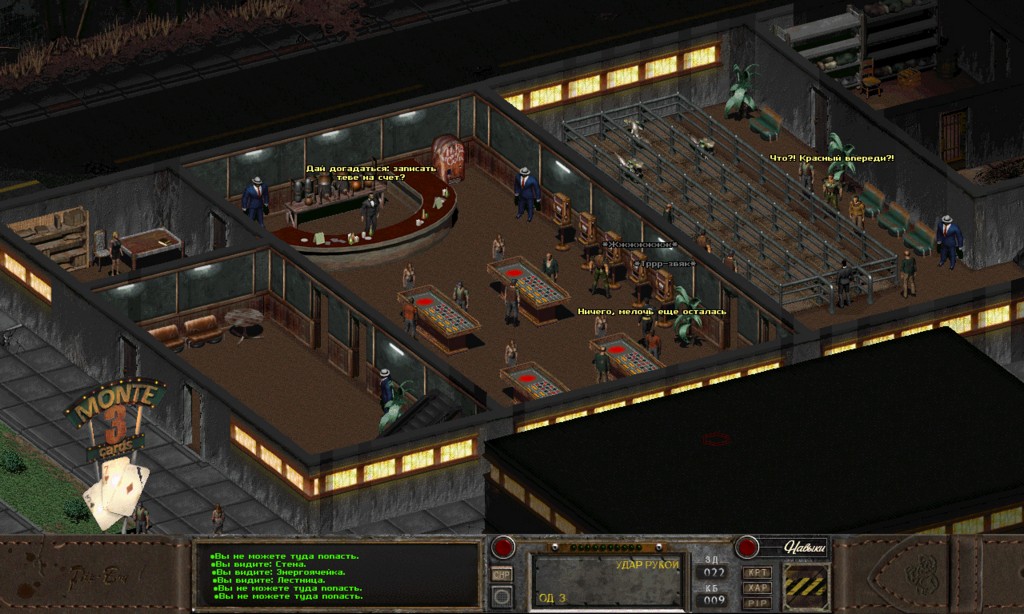Open the PIP Pip-Boy button
The image size is (1024, 614).
(x=756, y=603)
